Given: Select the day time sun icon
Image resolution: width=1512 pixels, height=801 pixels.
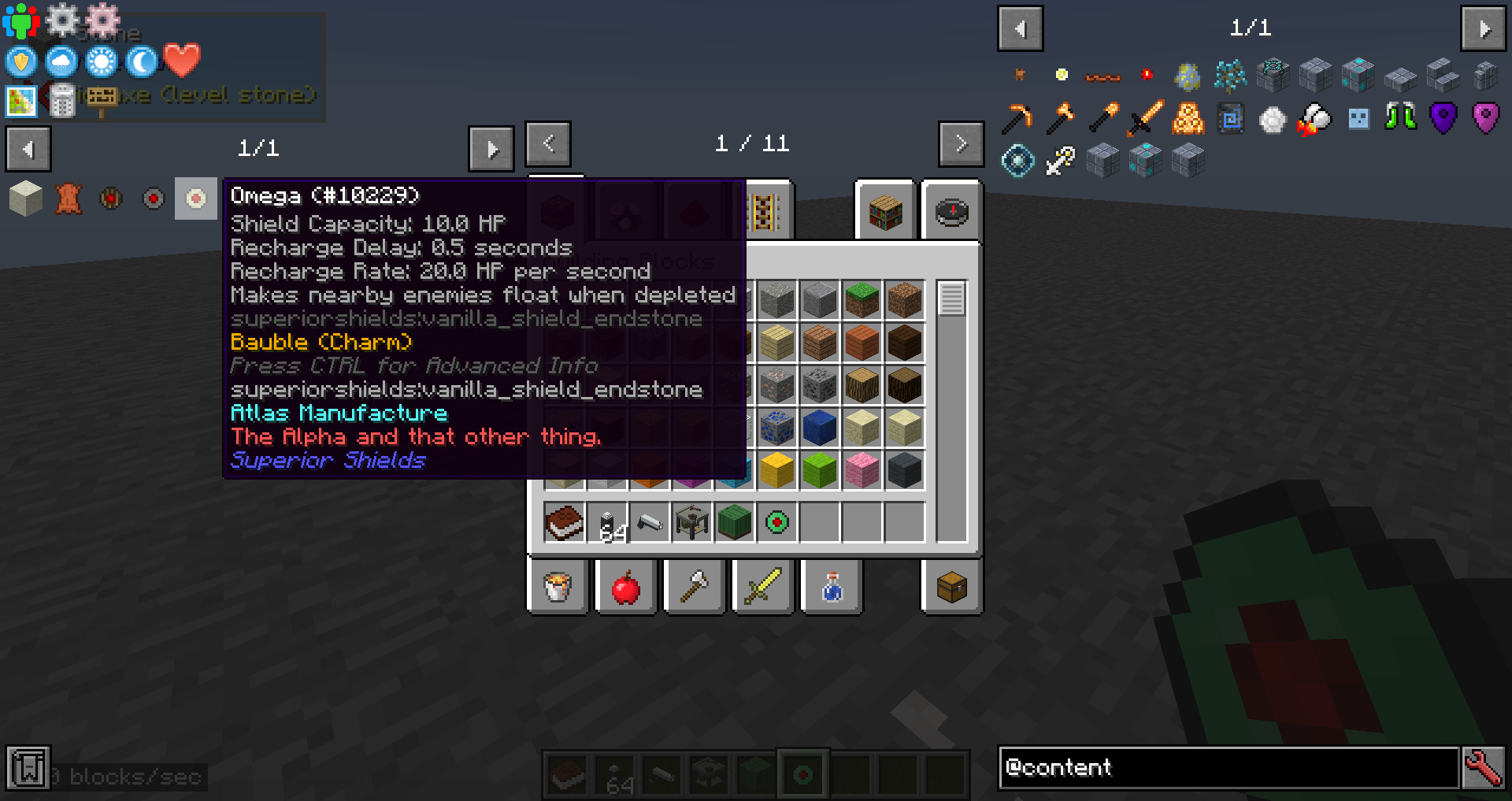Looking at the screenshot, I should pos(100,61).
